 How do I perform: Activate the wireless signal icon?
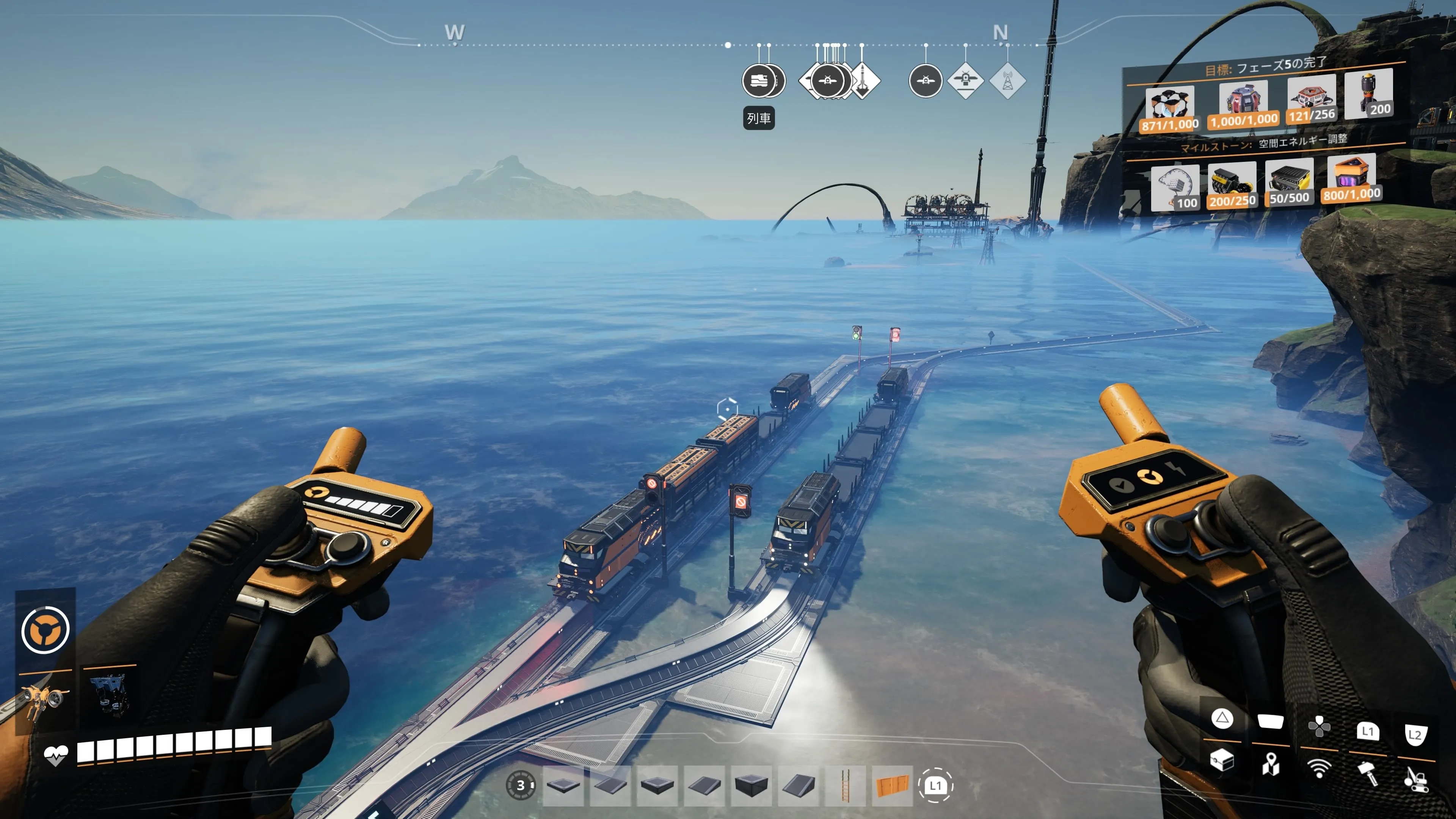[1319, 768]
